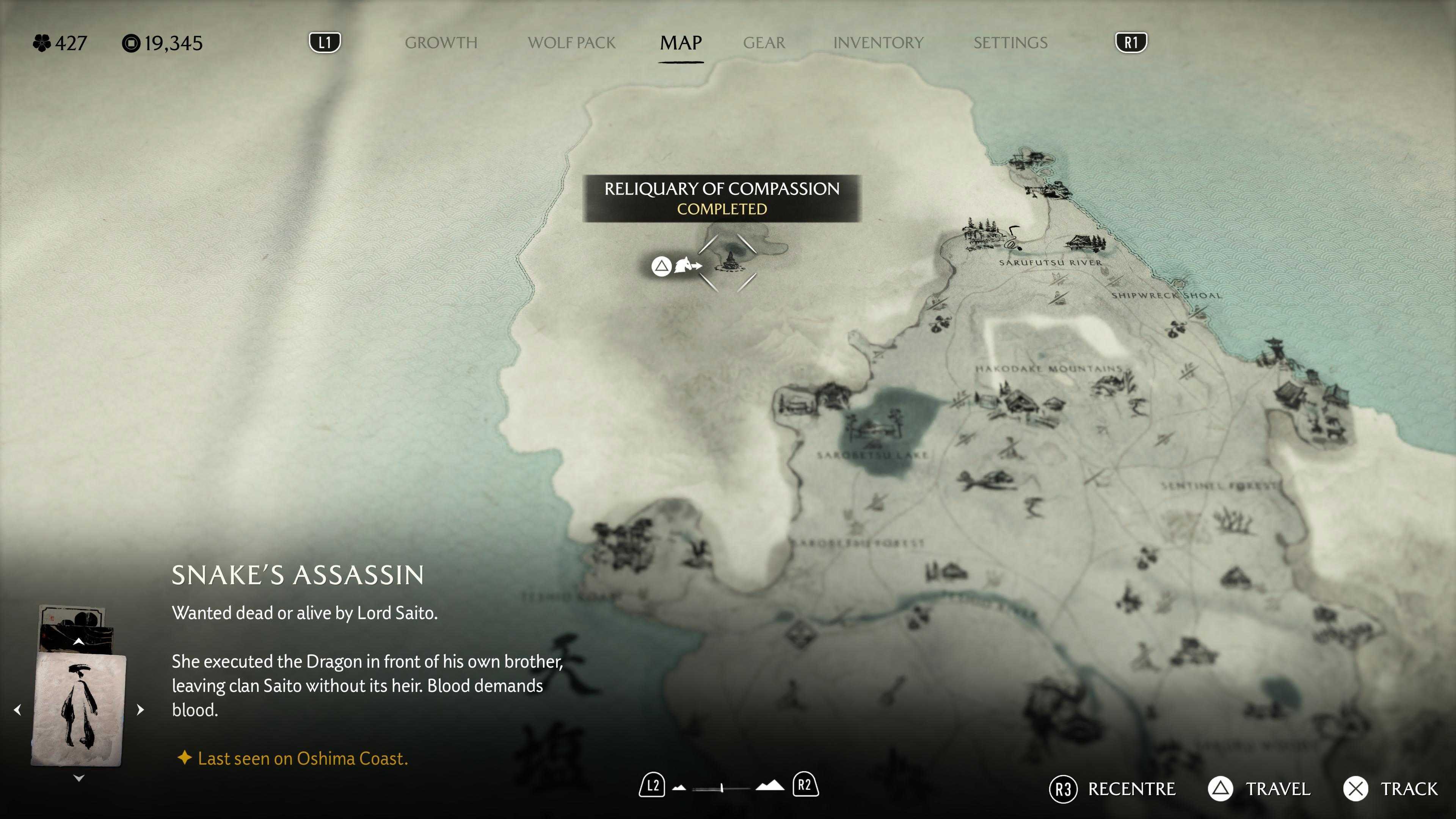Cycle card stack downward with down chevron
The height and width of the screenshot is (819, 1456).
point(78,778)
